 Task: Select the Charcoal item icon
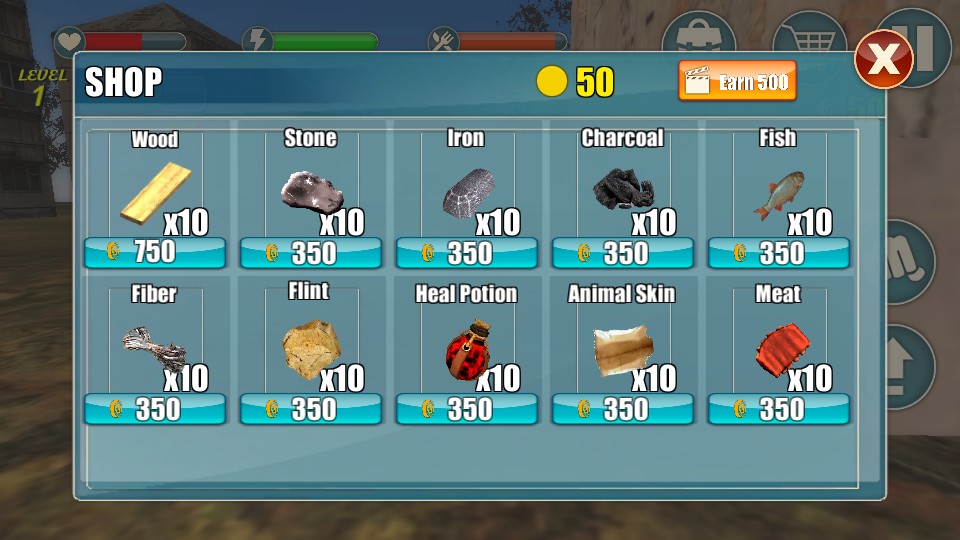click(x=623, y=189)
